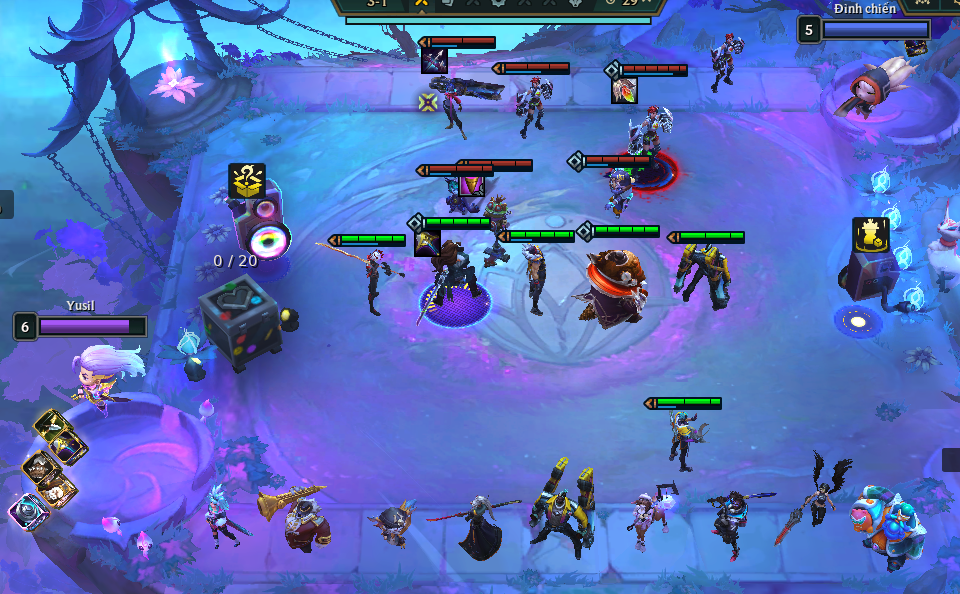Click the crossed-swords current round marker
960x594 pixels.
click(x=421, y=4)
